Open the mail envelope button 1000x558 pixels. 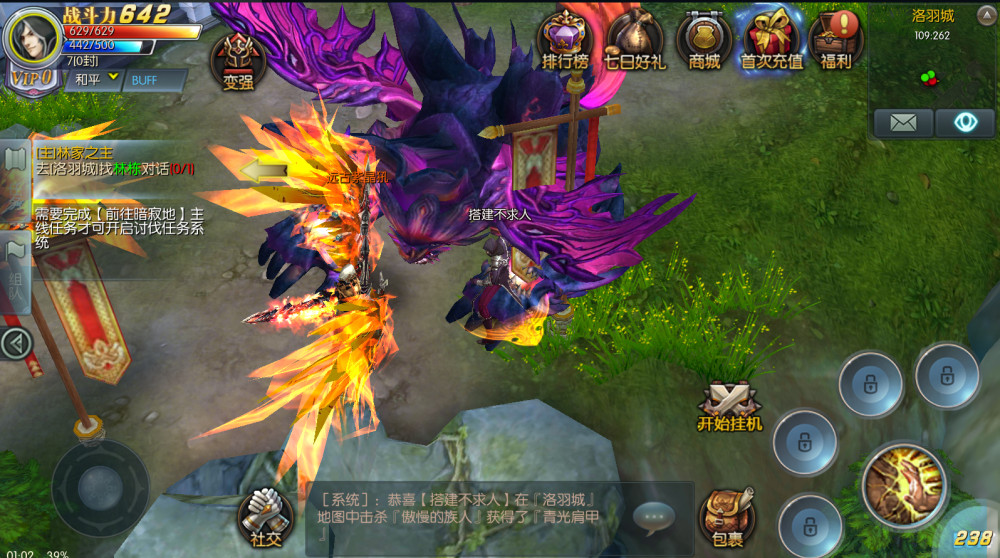point(903,122)
